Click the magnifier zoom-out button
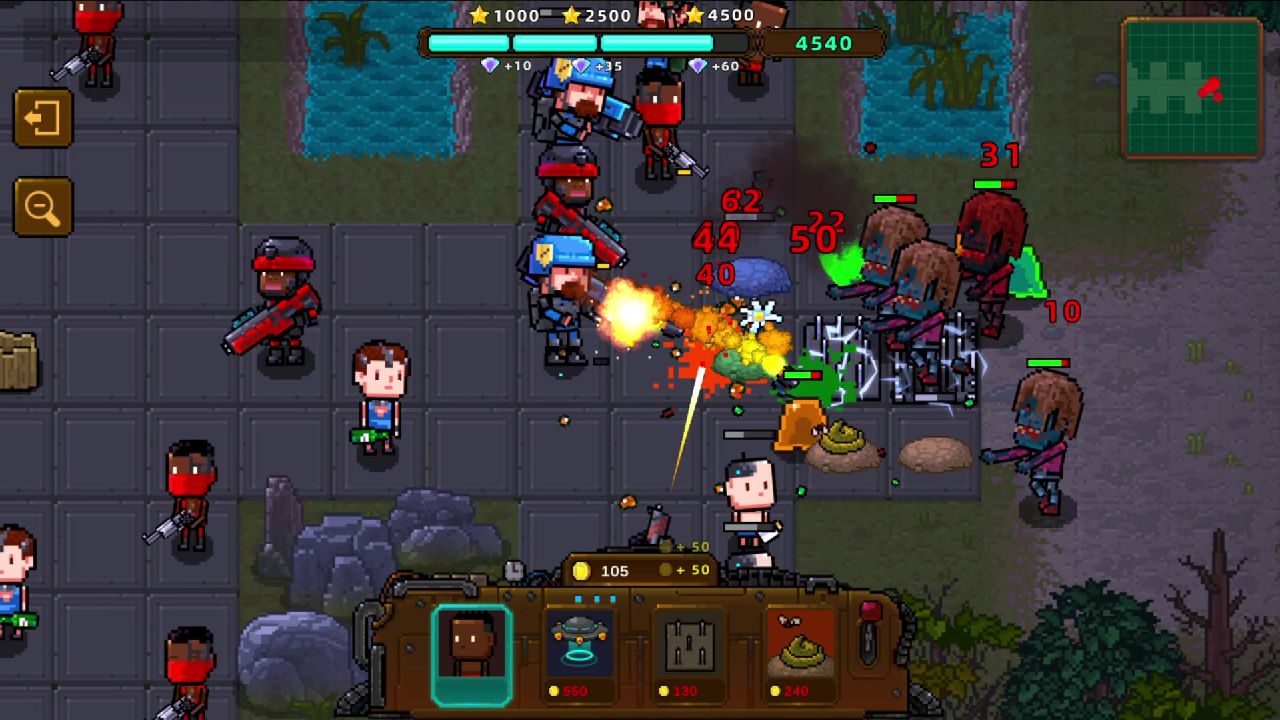The height and width of the screenshot is (720, 1280). 43,207
